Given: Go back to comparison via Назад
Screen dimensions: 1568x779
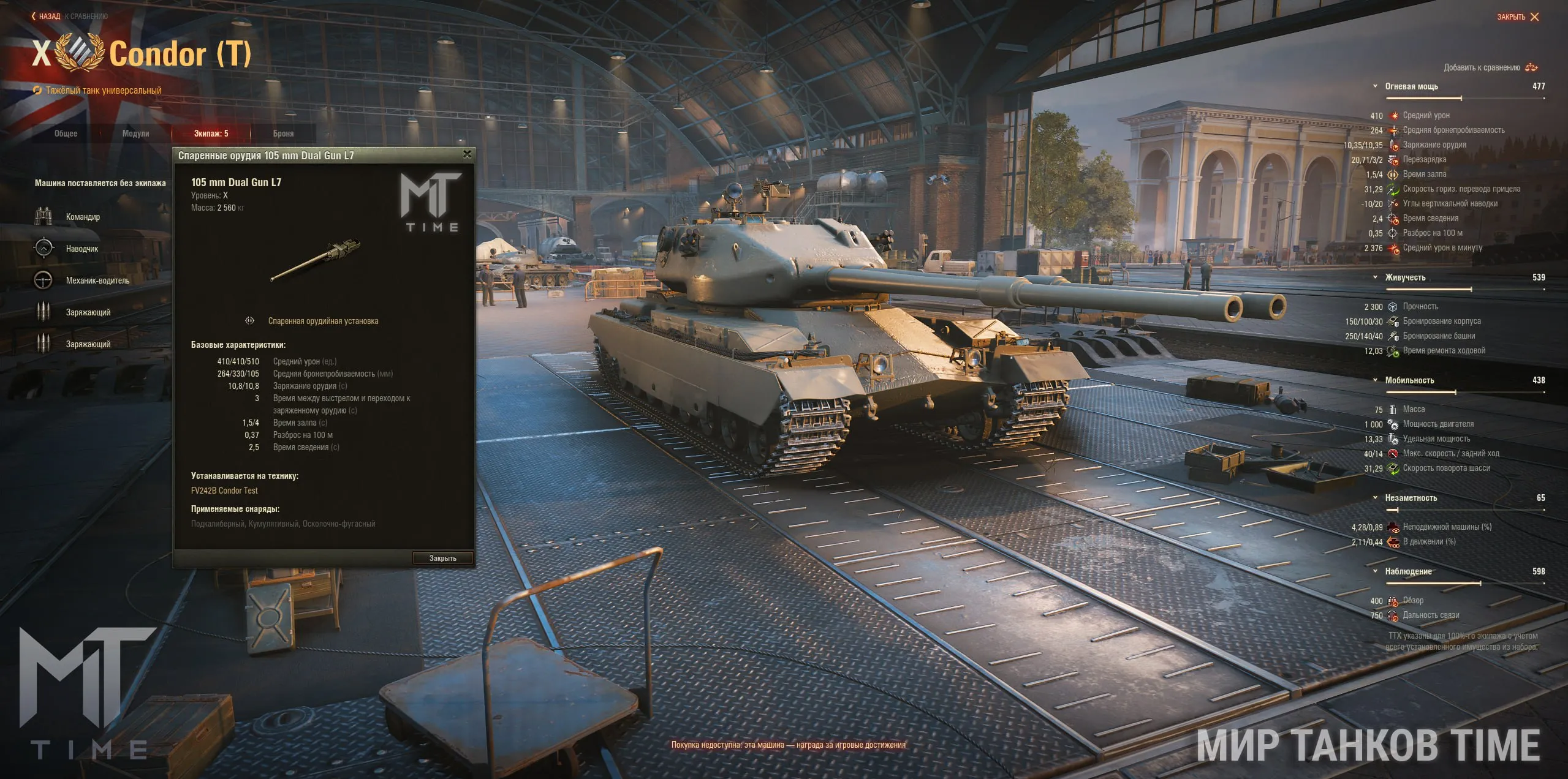Looking at the screenshot, I should point(47,17).
